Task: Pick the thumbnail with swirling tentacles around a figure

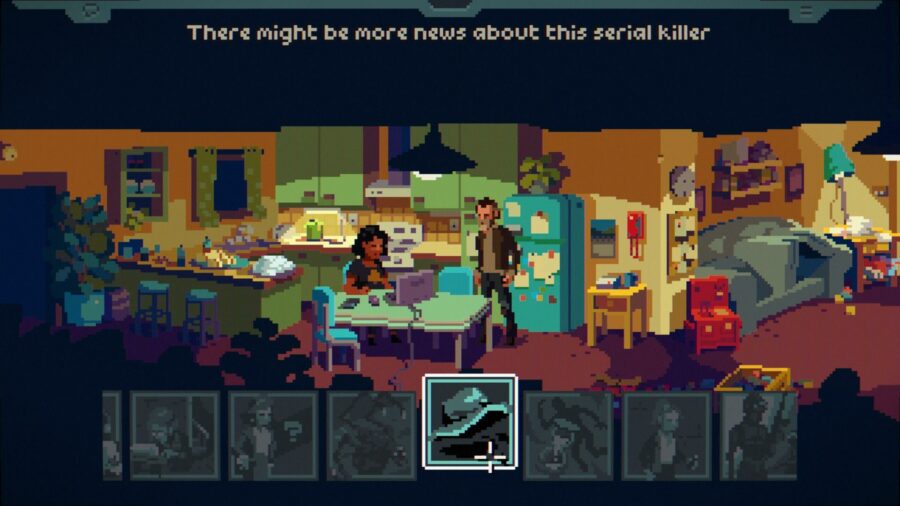Action: click(568, 434)
